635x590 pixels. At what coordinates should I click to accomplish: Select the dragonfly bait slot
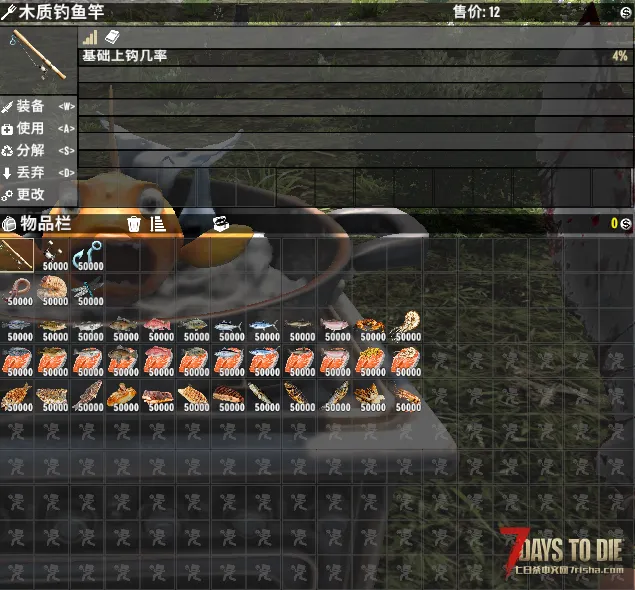[89, 291]
